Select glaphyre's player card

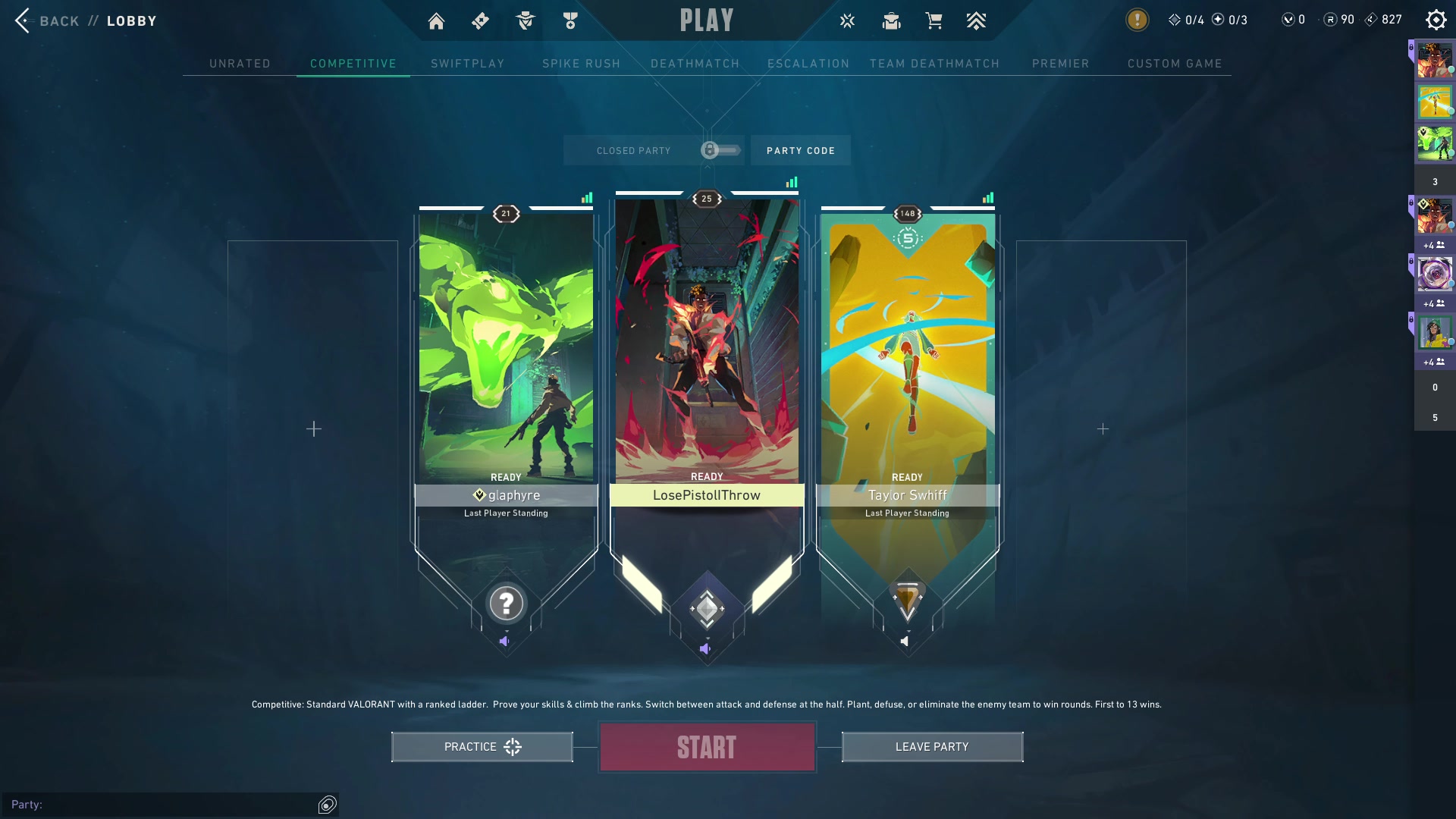pyautogui.click(x=506, y=349)
